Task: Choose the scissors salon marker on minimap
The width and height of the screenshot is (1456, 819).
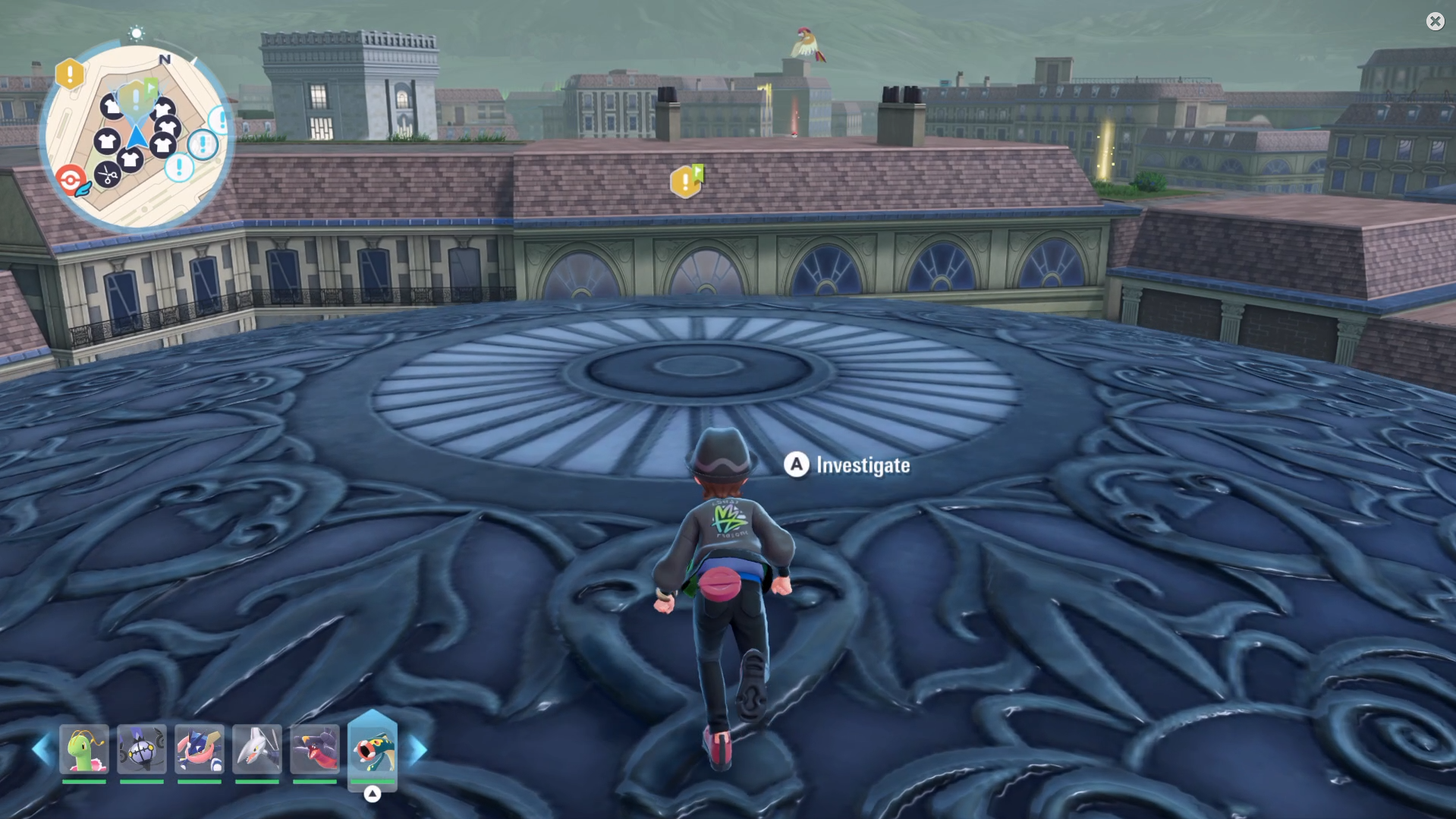Action: click(x=108, y=176)
